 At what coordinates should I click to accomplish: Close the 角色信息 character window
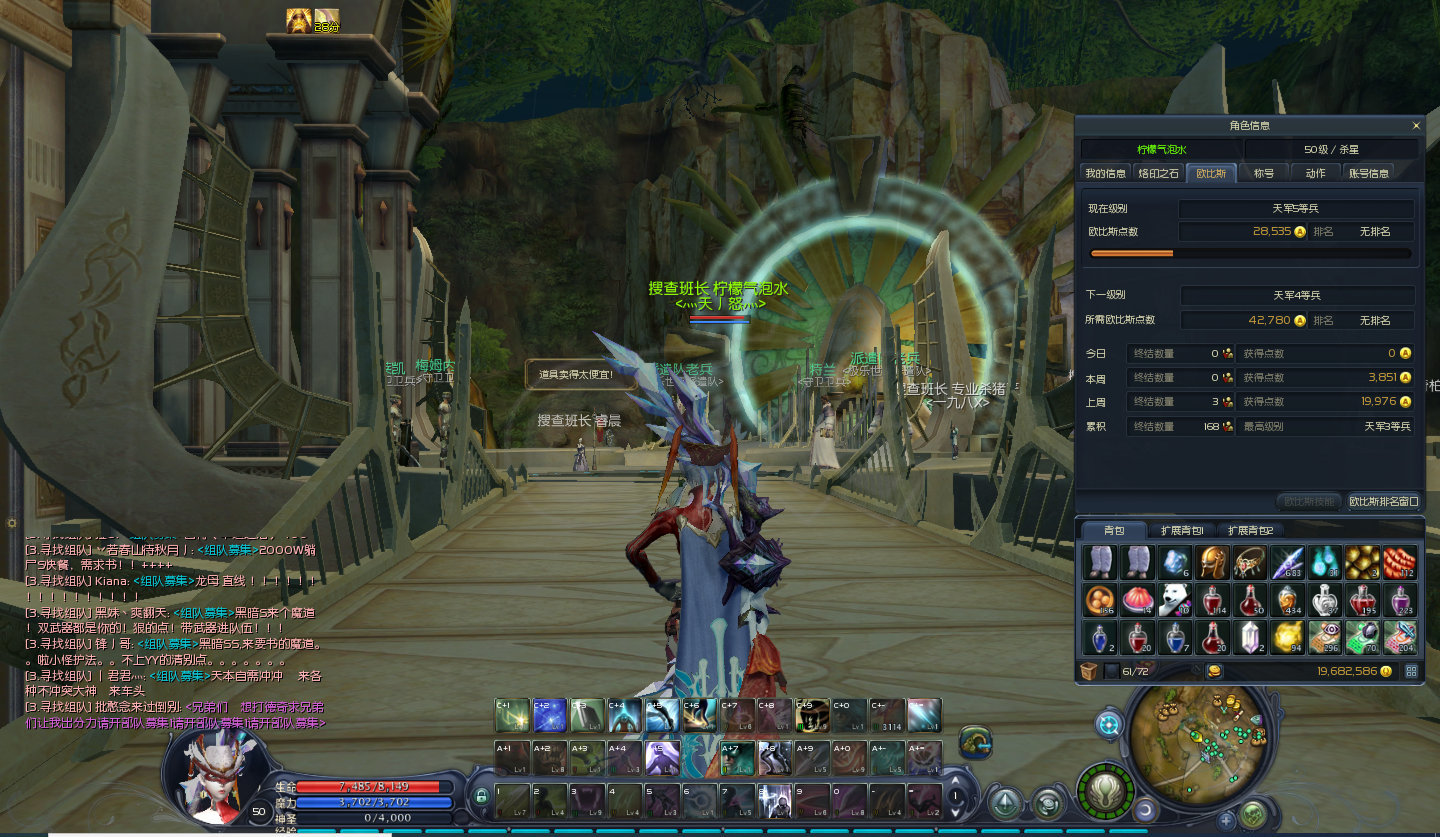[x=1416, y=126]
